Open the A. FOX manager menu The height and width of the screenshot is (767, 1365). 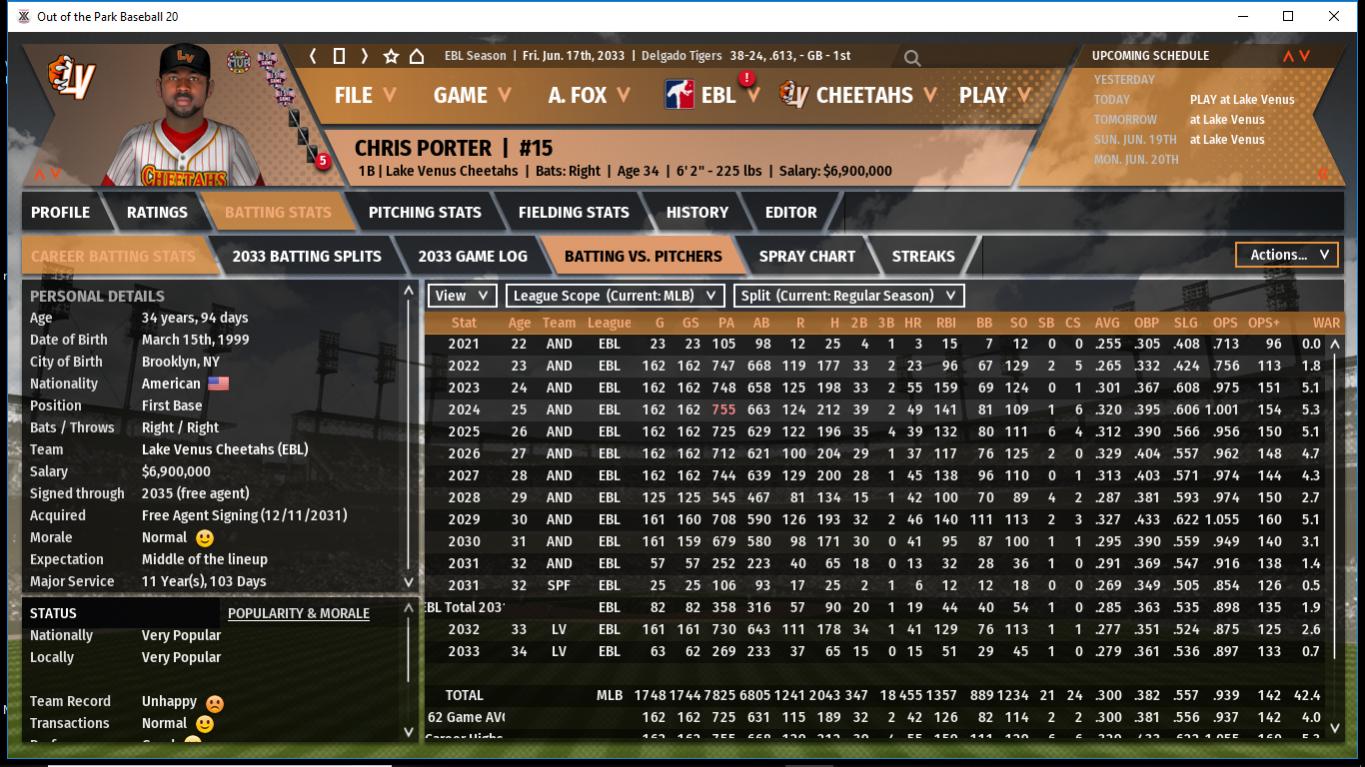tap(590, 95)
